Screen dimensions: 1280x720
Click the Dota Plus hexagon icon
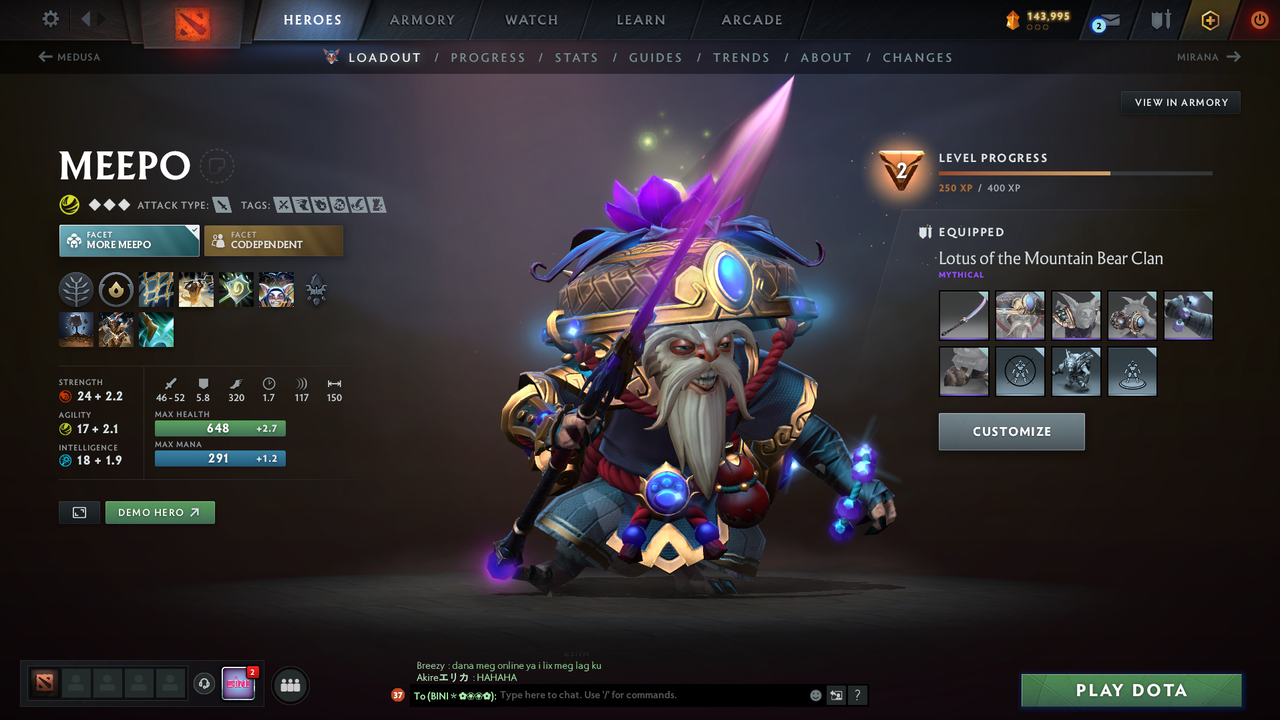coord(1209,19)
